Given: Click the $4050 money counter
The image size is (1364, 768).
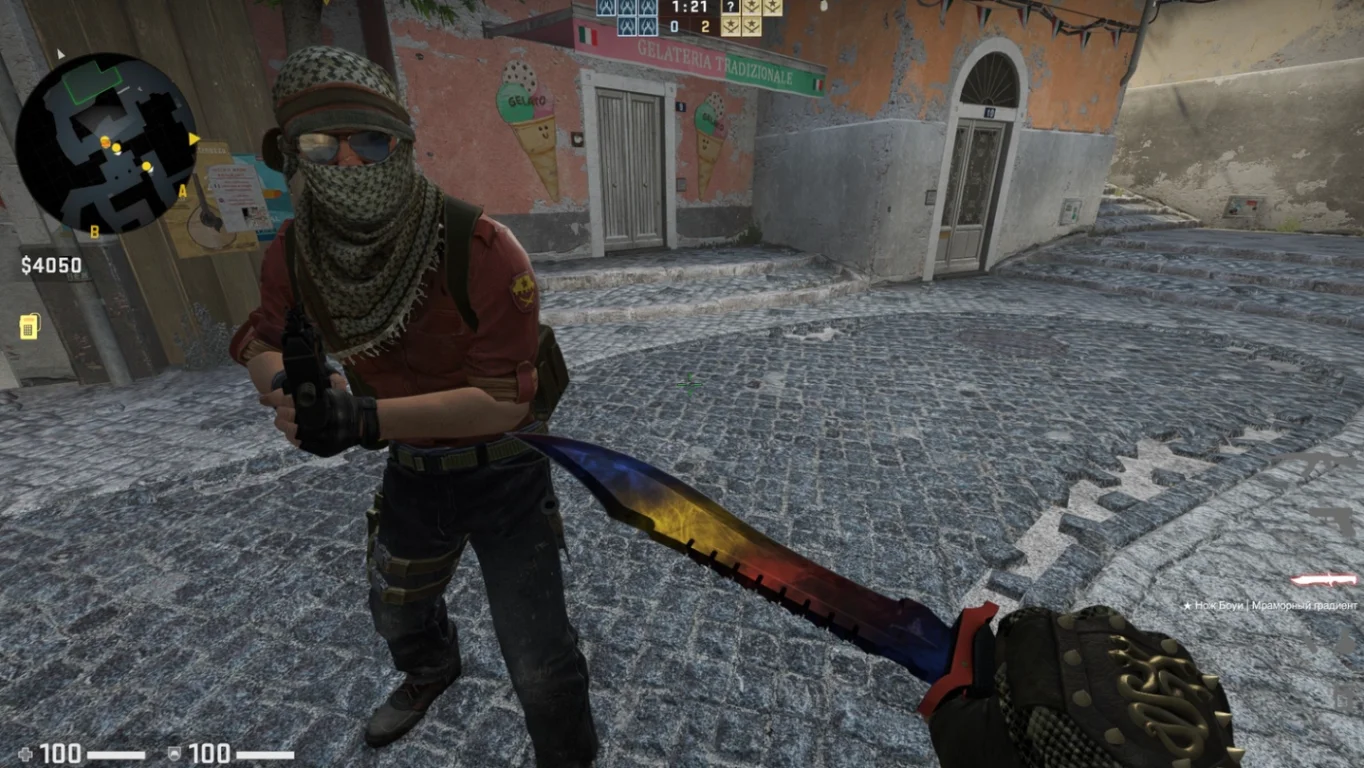Looking at the screenshot, I should point(50,264).
